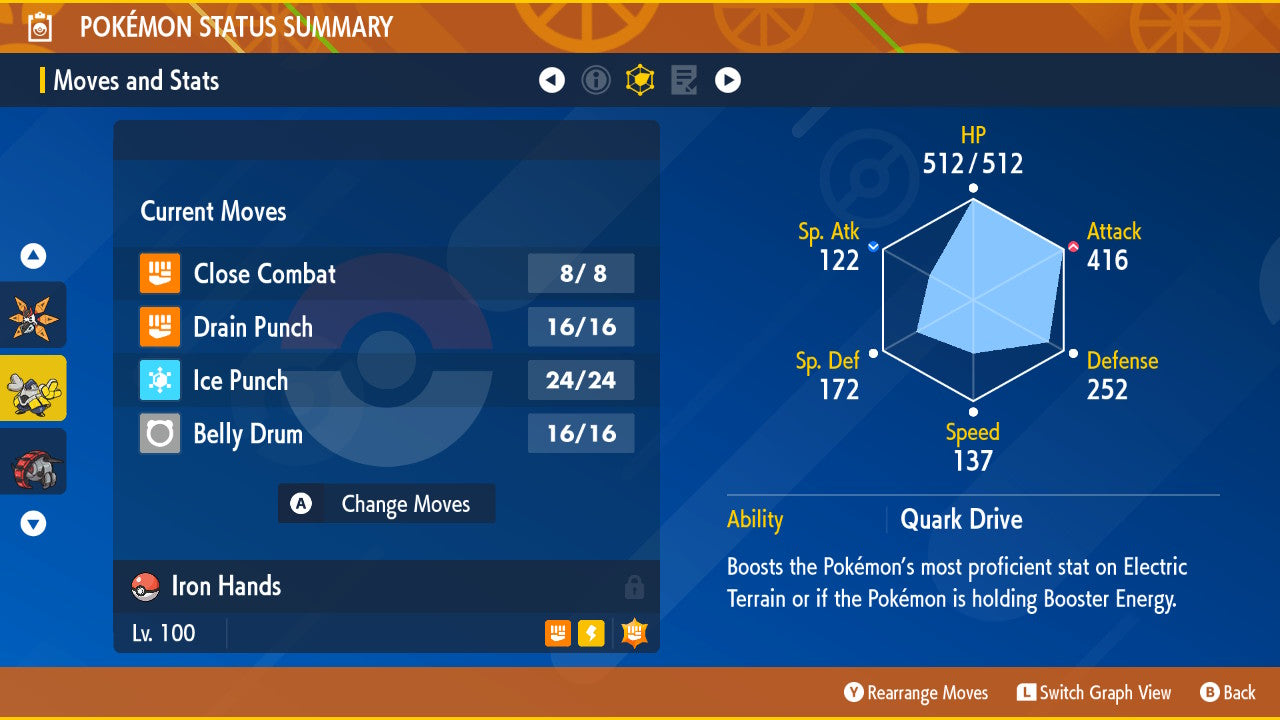Click the Fighting type icon near the level bar
The height and width of the screenshot is (720, 1280).
tap(557, 633)
